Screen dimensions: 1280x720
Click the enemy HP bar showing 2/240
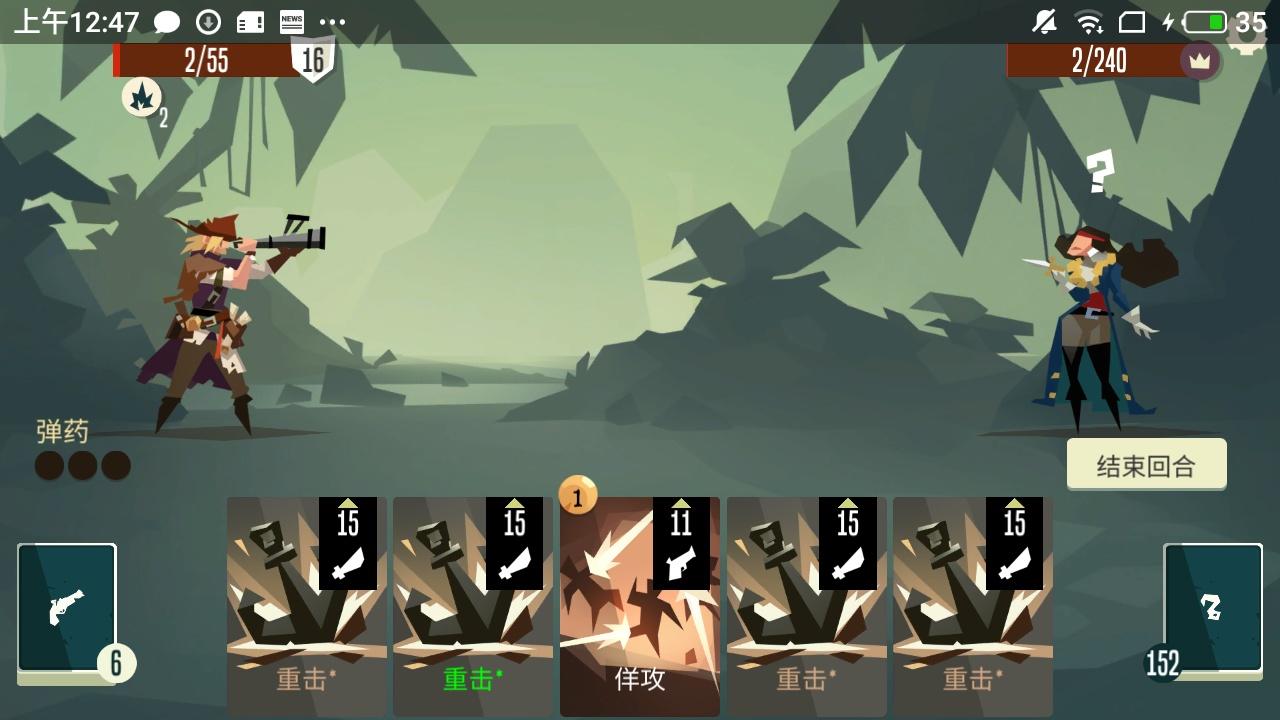(x=1100, y=62)
